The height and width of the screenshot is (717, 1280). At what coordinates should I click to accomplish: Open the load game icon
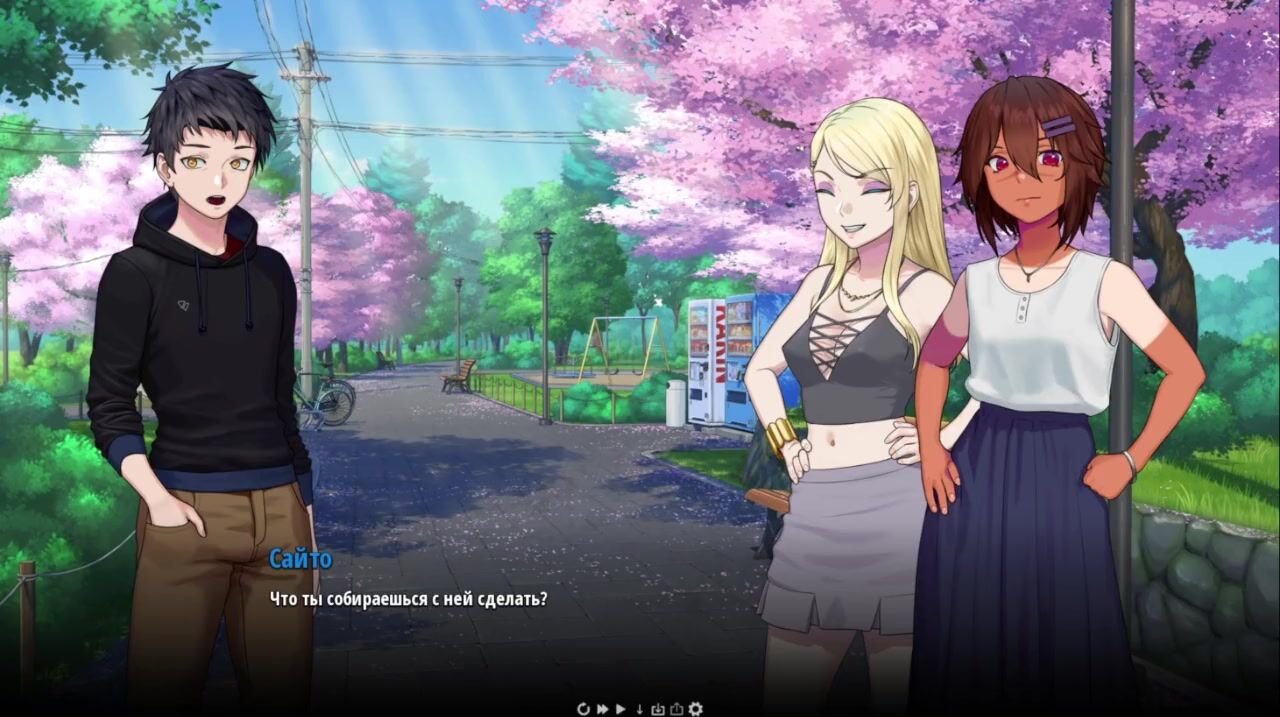(676, 709)
